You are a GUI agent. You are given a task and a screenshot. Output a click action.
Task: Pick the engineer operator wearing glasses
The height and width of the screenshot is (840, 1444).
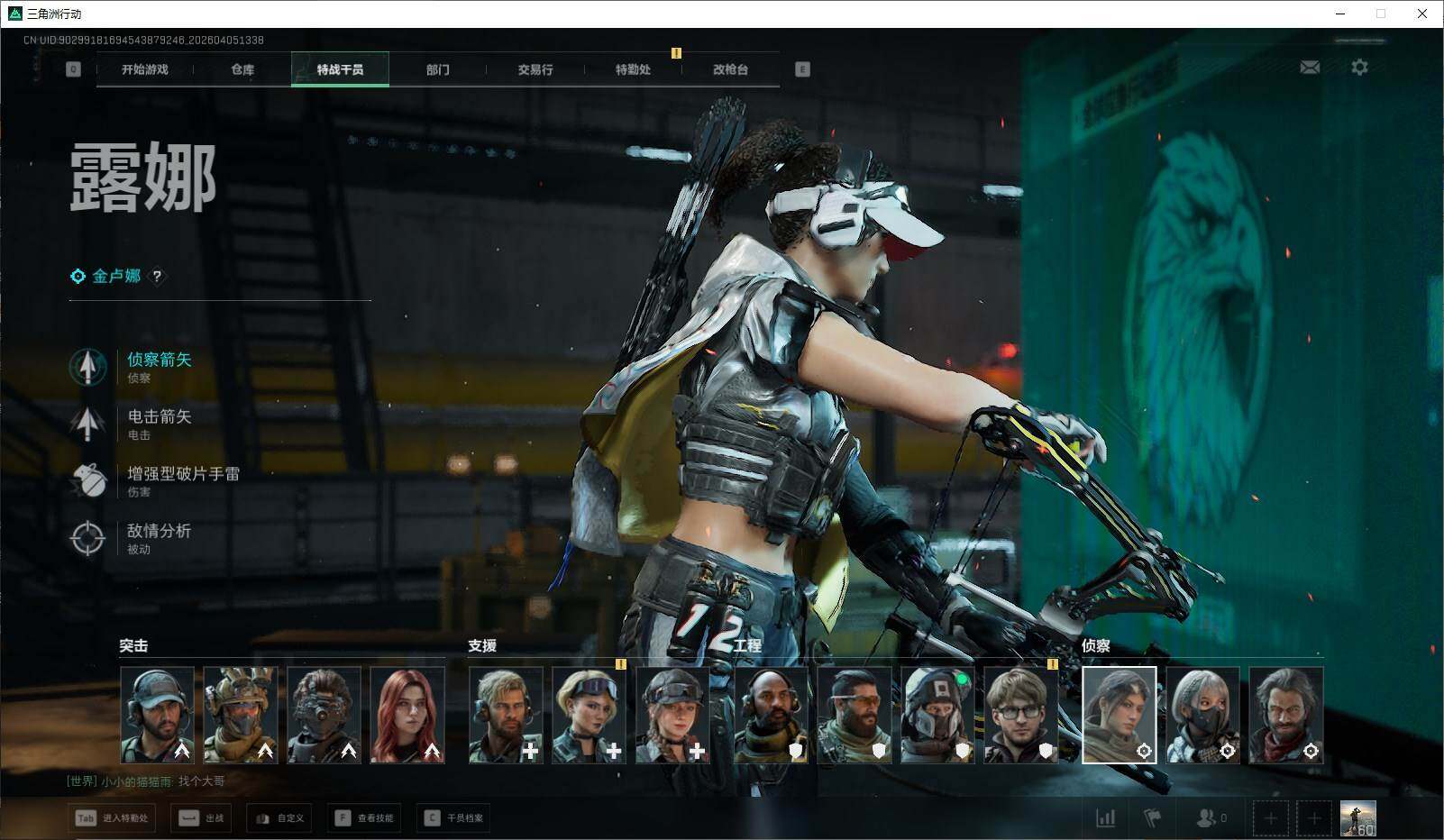(1021, 715)
